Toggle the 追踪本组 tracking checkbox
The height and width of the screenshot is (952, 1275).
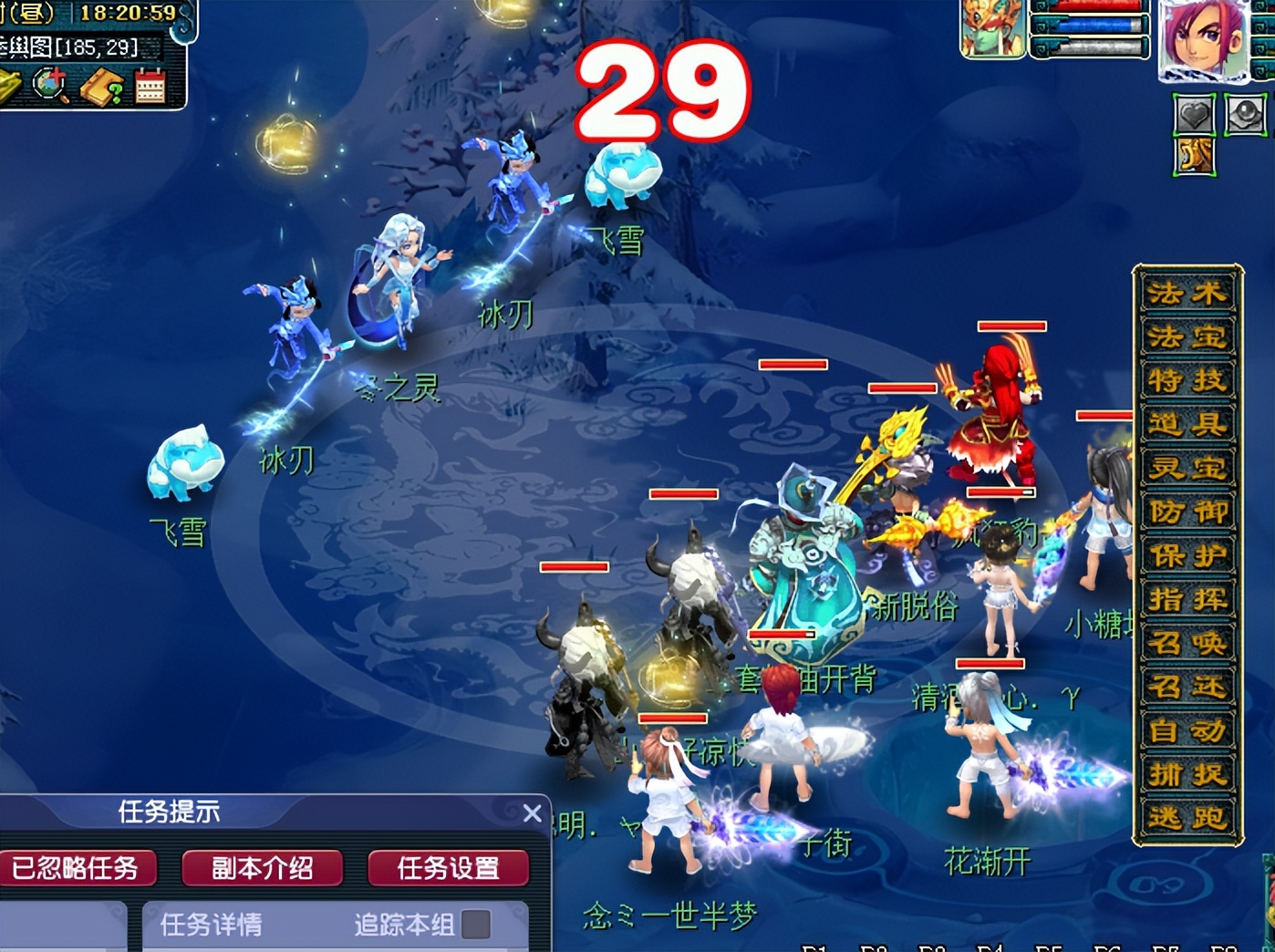tap(475, 925)
